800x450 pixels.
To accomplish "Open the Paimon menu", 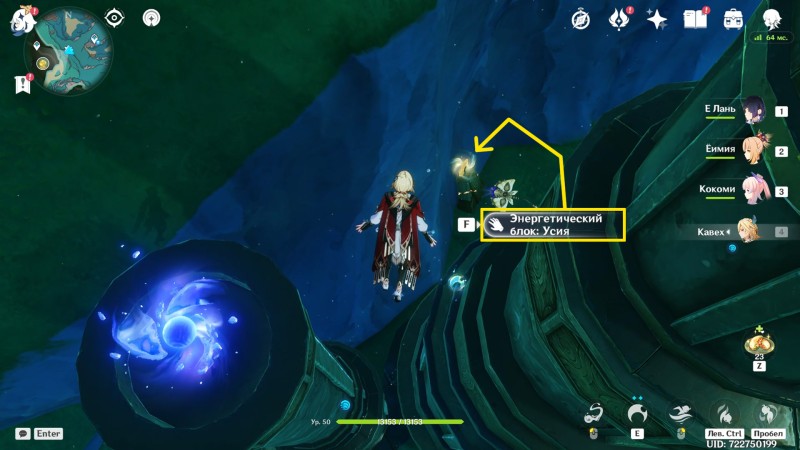I will coord(23,19).
